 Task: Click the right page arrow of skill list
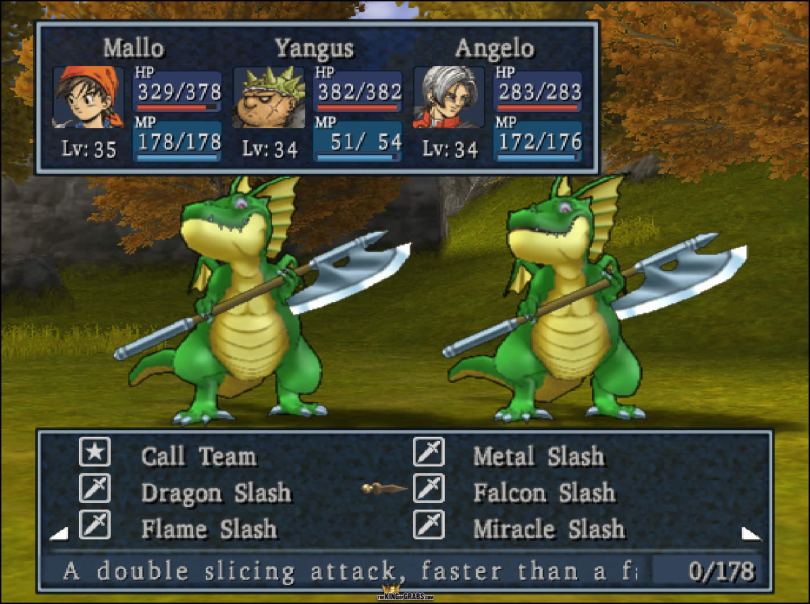click(x=750, y=533)
